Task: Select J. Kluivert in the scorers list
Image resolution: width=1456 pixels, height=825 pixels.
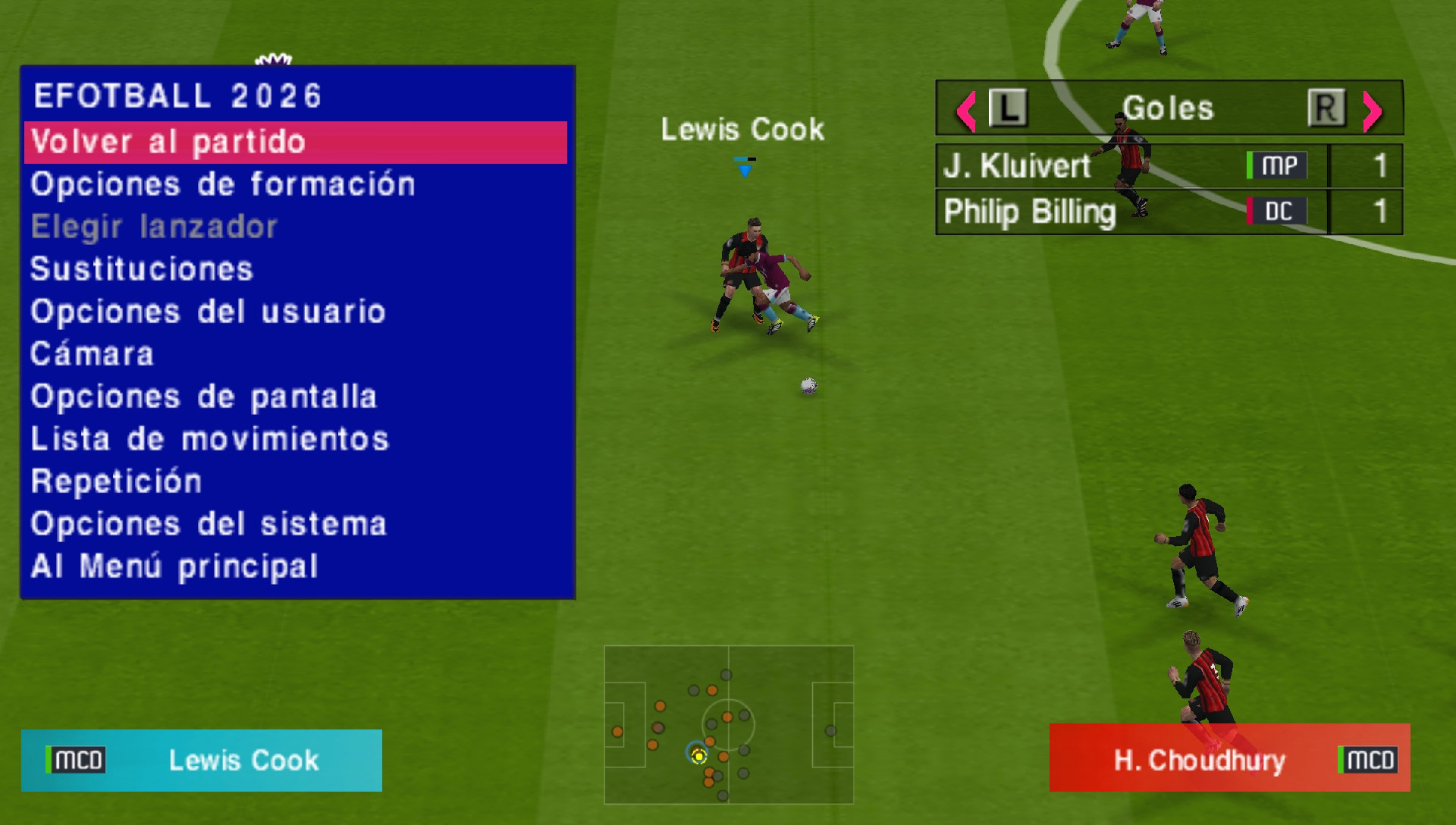Action: tap(1016, 165)
